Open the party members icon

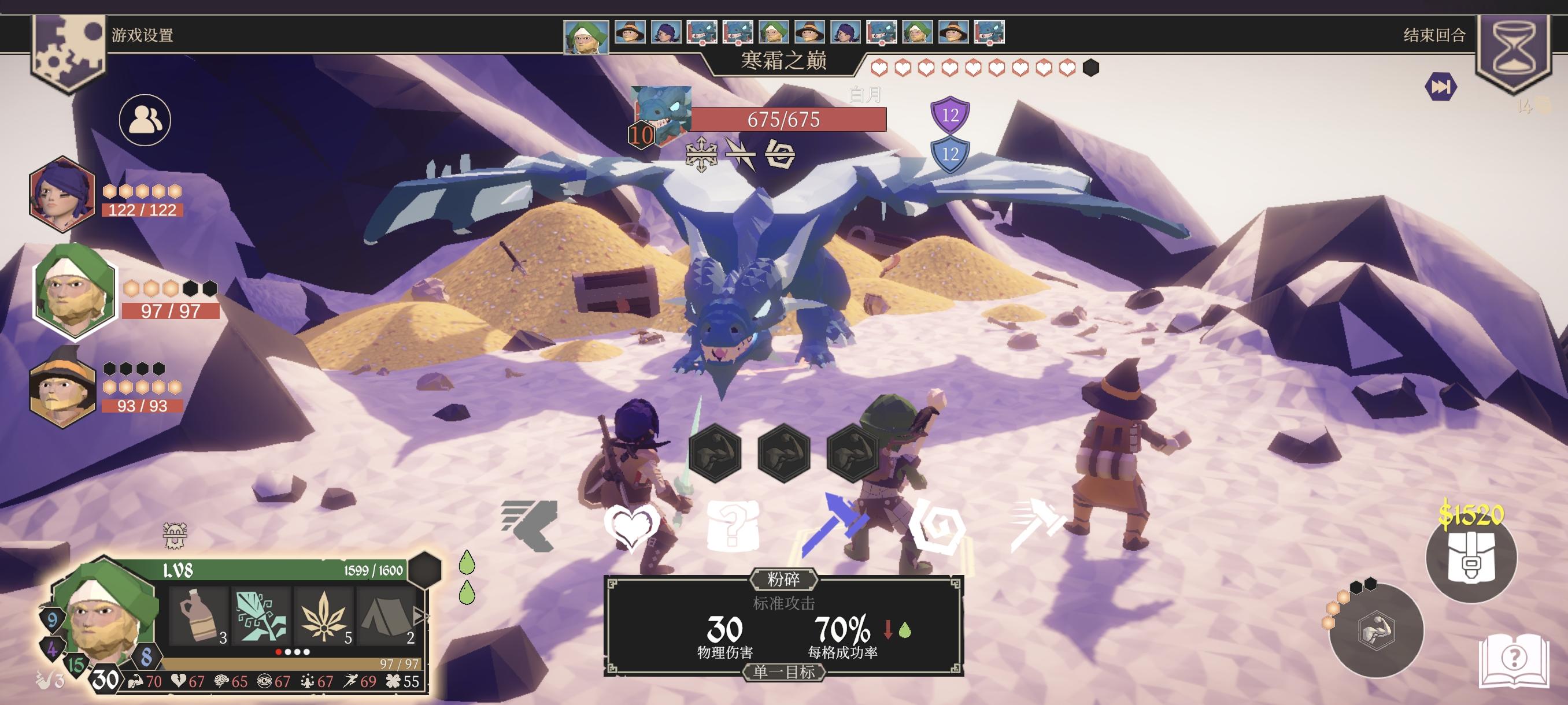click(x=145, y=120)
